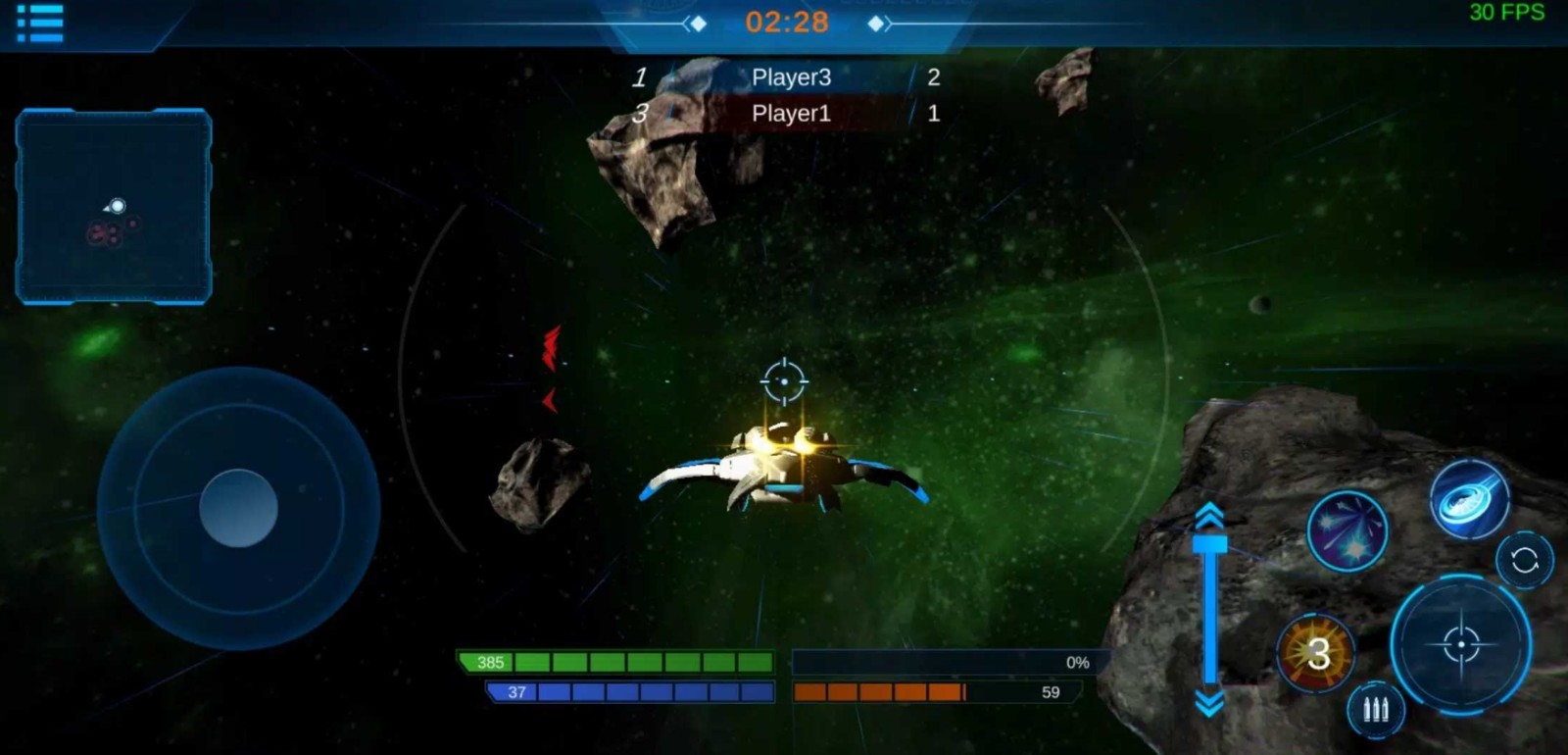The width and height of the screenshot is (1568, 755).
Task: Tap the double down-chevron to reduce speed
Action: point(1211,702)
